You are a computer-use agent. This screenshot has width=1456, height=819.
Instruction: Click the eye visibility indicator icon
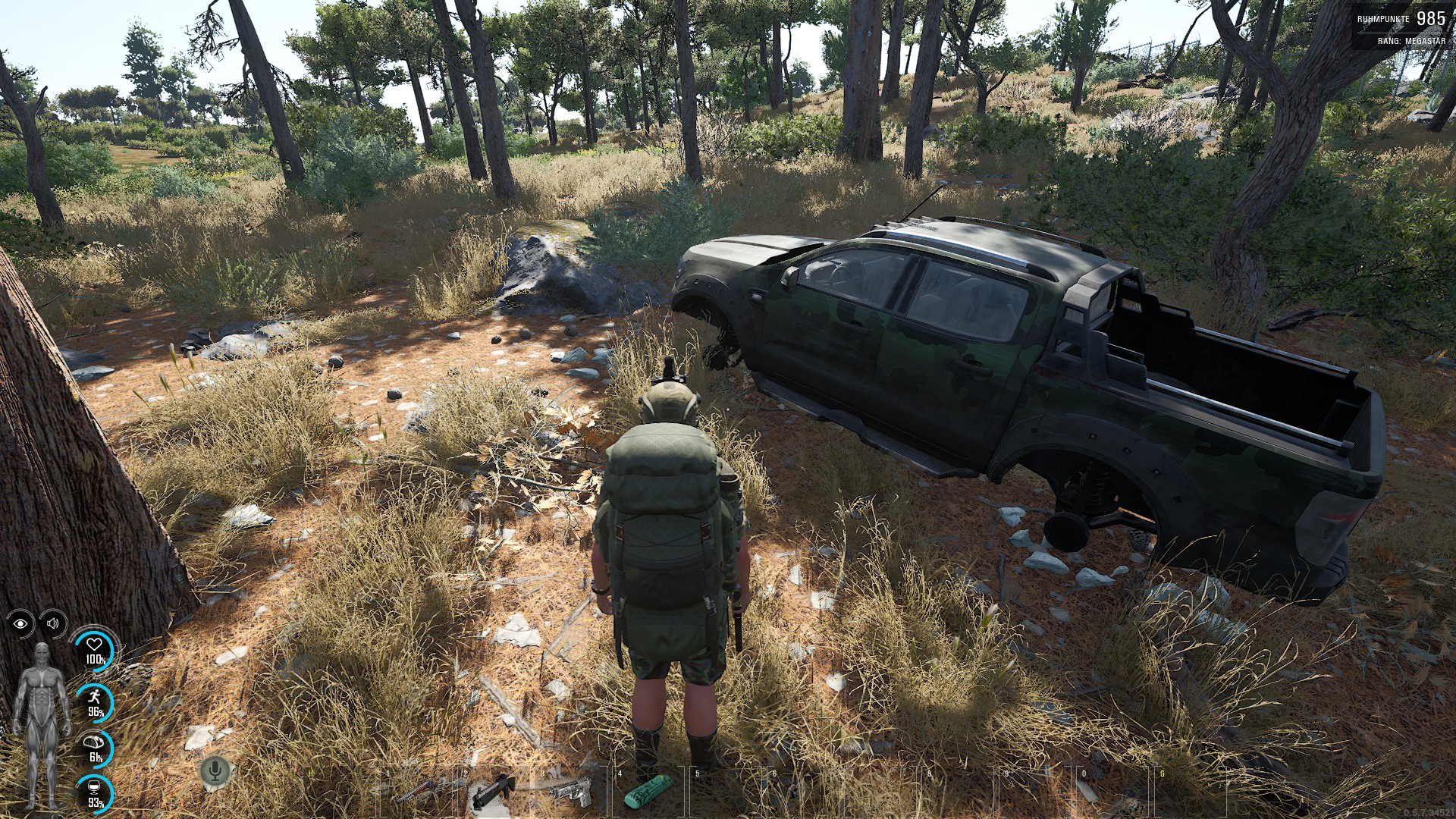coord(20,623)
